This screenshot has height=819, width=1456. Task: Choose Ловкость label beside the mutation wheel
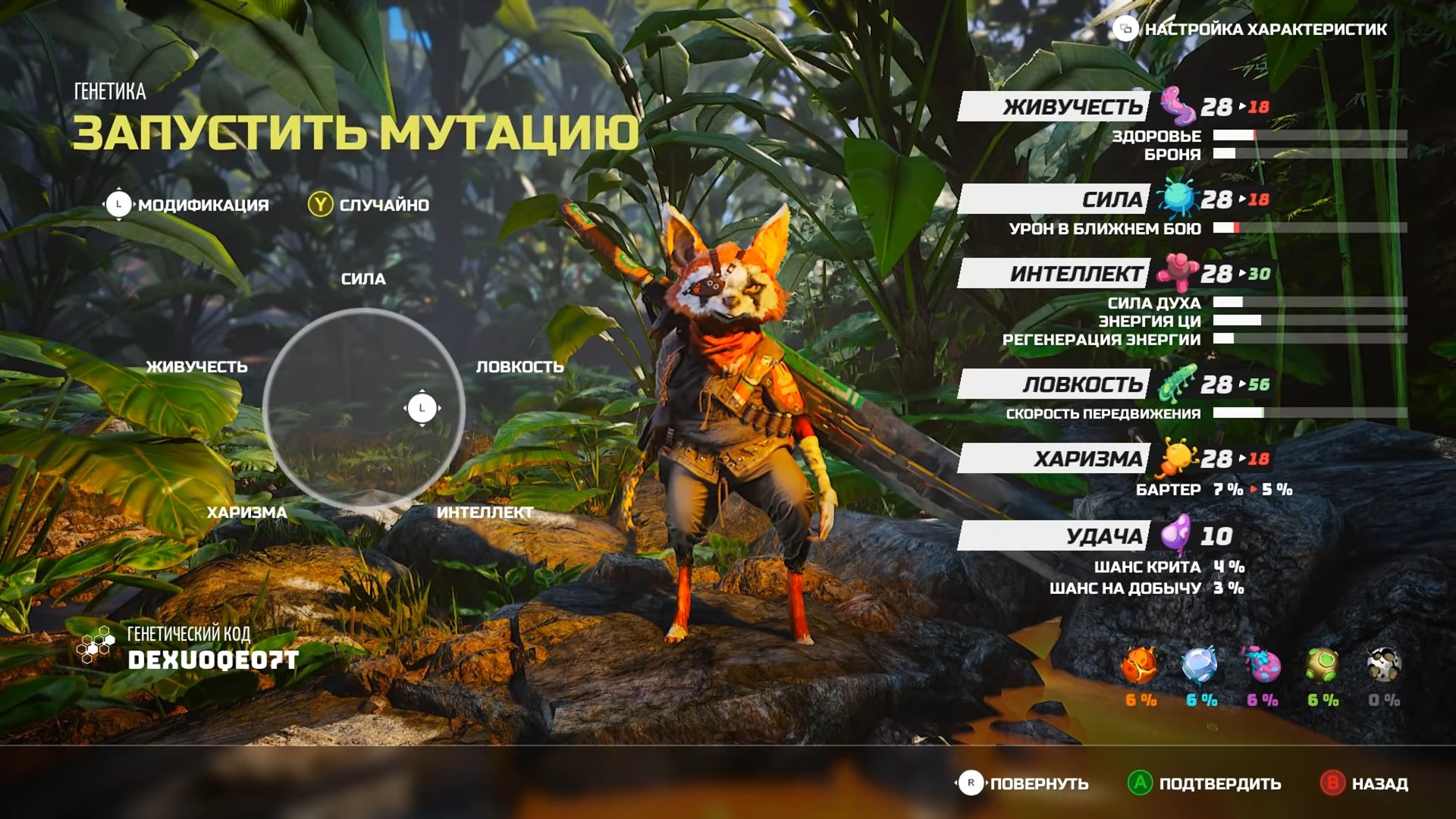pyautogui.click(x=519, y=367)
